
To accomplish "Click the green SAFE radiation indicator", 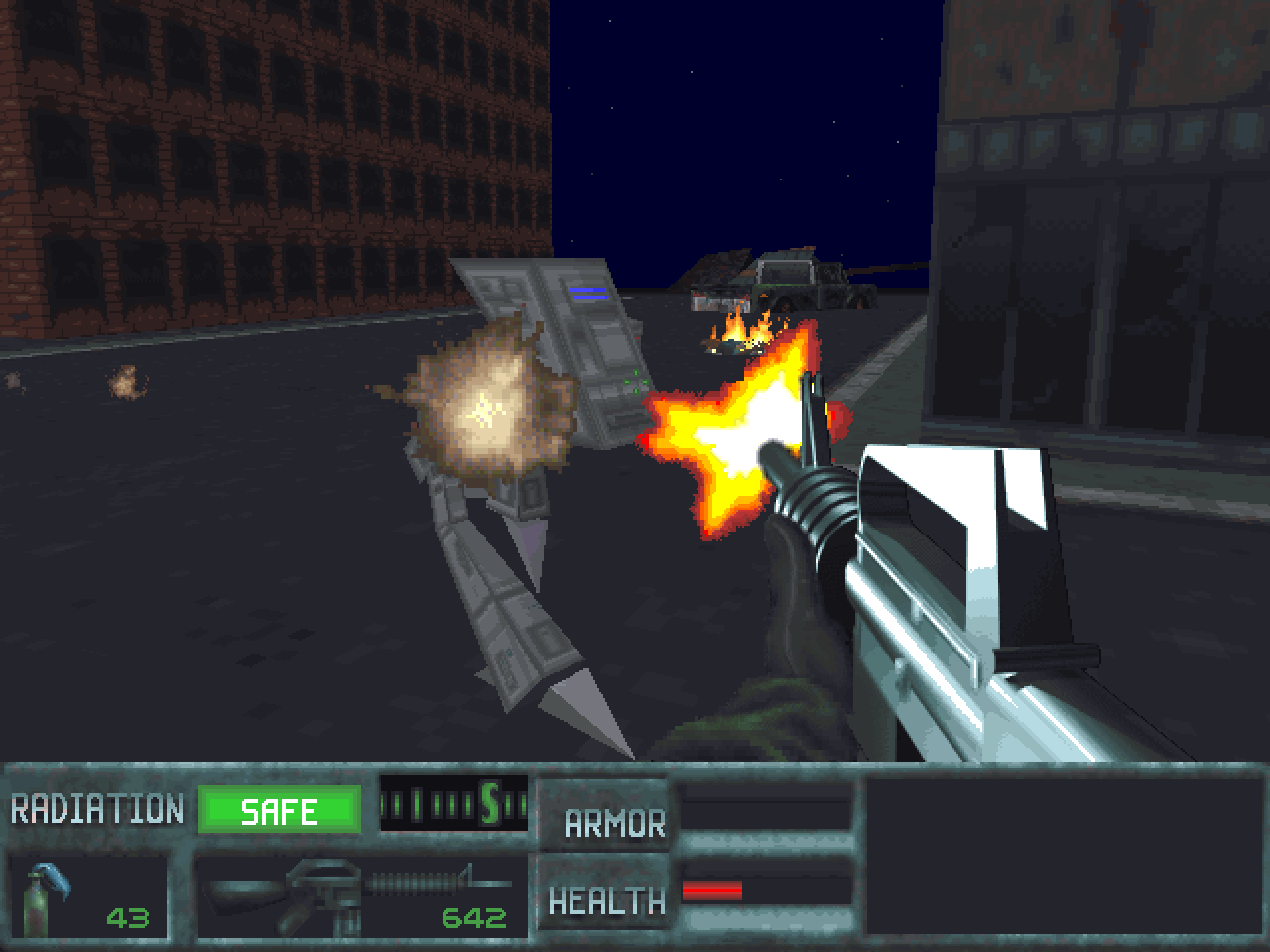I will [x=281, y=811].
